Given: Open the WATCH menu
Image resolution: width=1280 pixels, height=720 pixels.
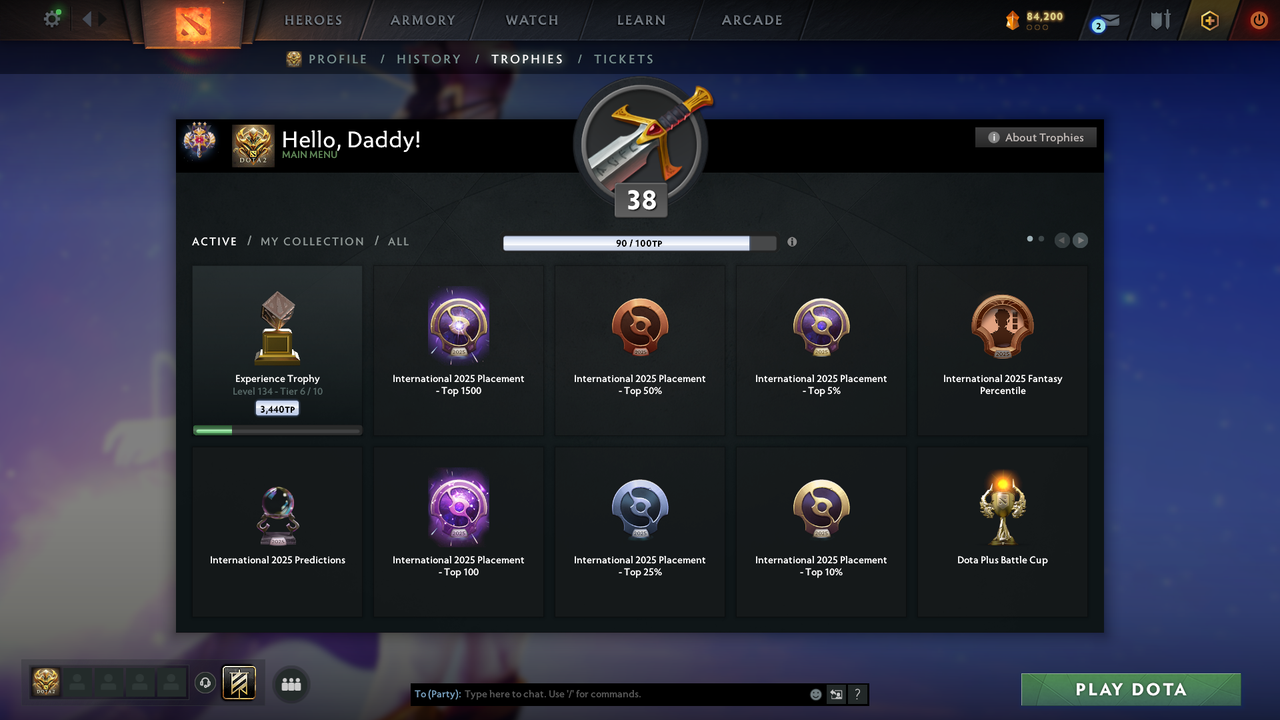Looking at the screenshot, I should pyautogui.click(x=531, y=20).
